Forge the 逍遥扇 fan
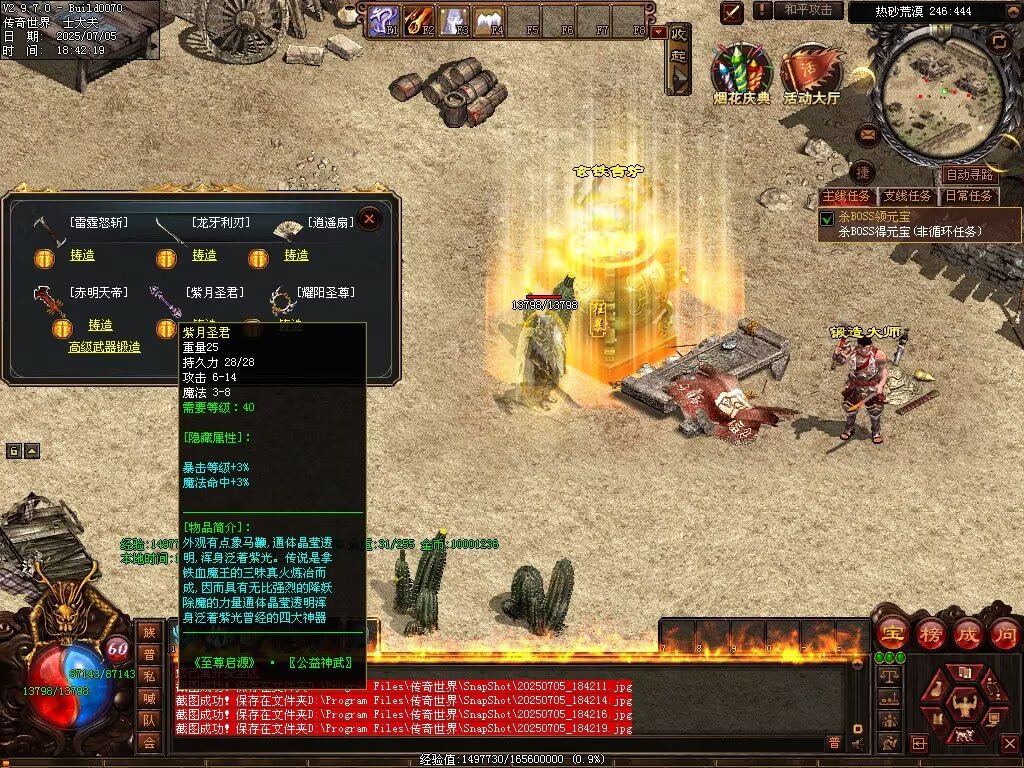Screen dimensions: 1024x768 296,256
